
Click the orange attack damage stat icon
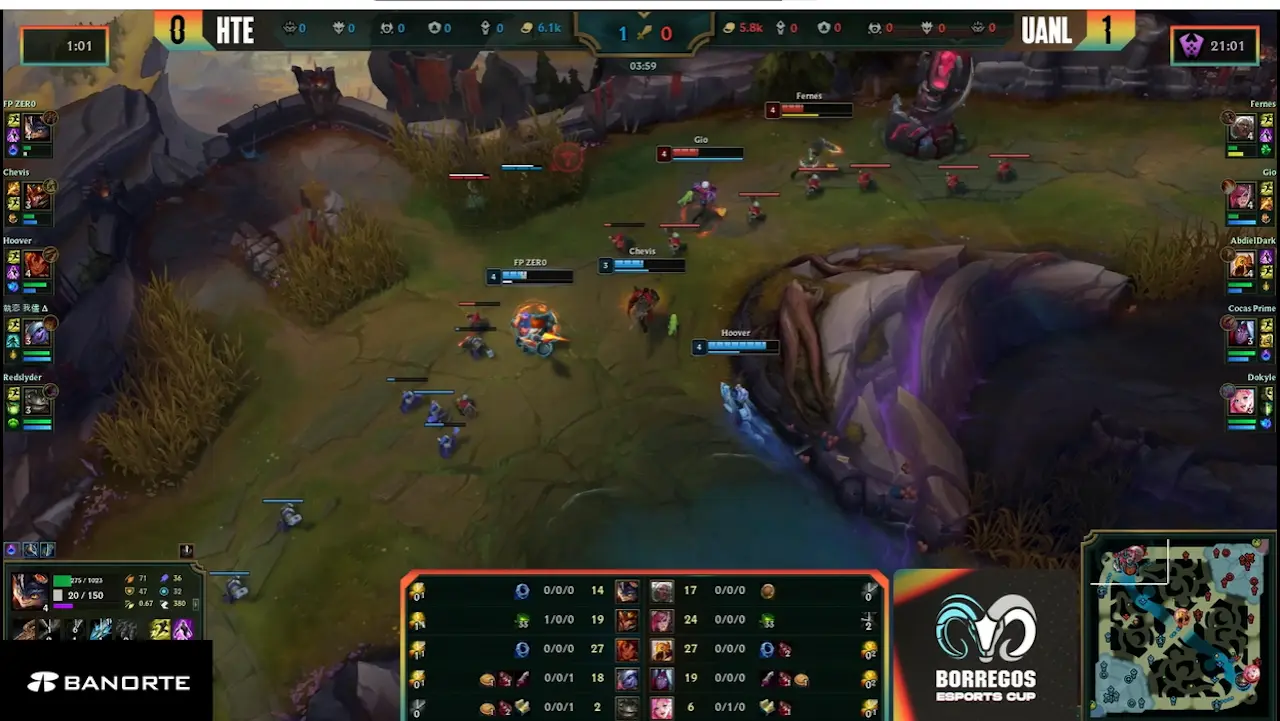click(130, 579)
